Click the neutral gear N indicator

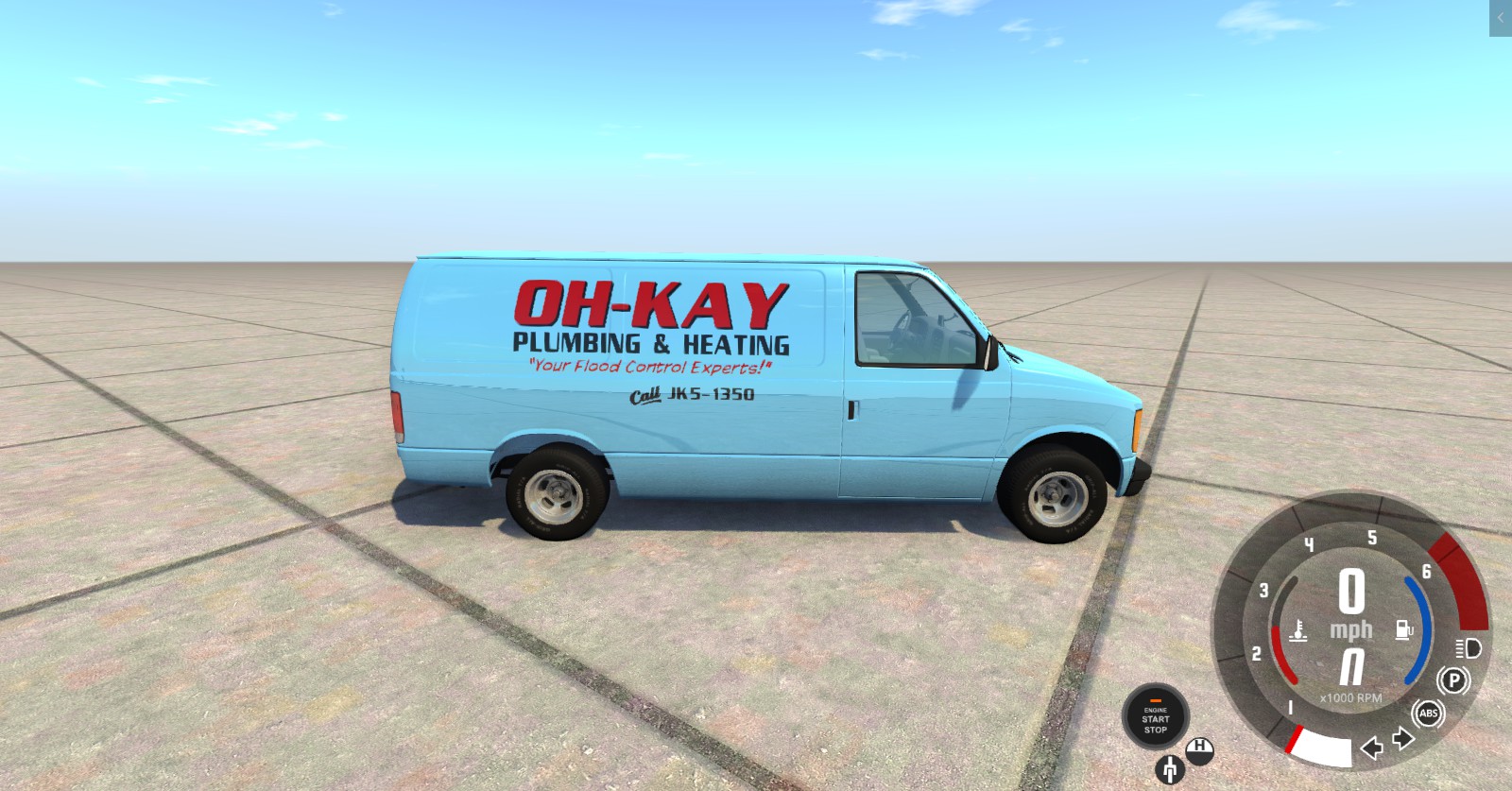click(x=1354, y=667)
